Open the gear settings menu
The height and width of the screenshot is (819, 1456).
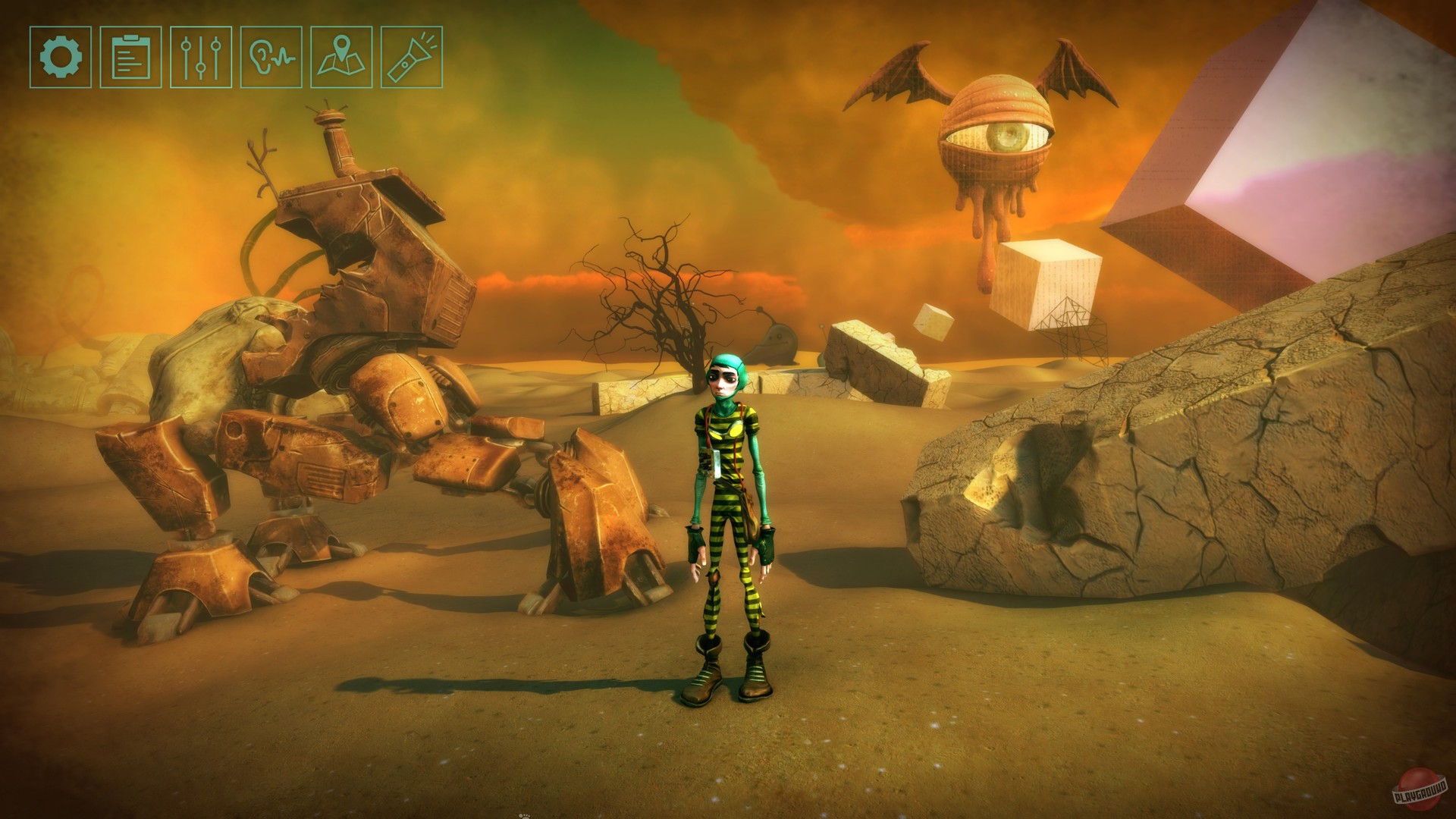coord(61,57)
